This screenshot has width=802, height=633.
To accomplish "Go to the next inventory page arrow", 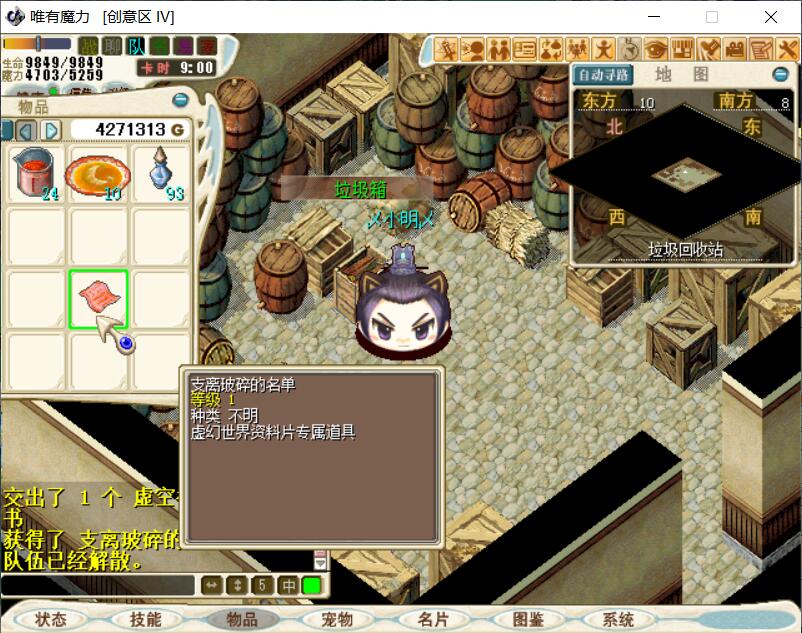I will point(52,130).
